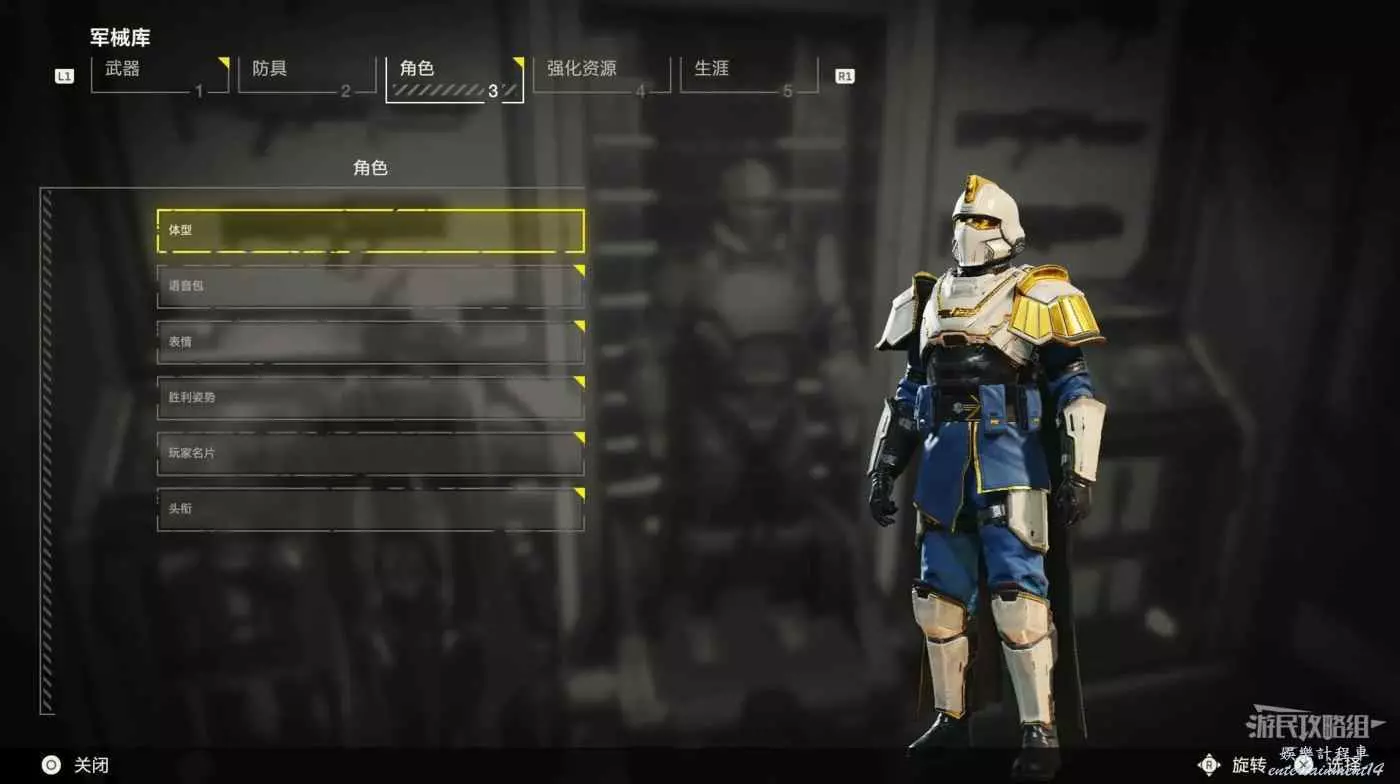Viewport: 1400px width, 784px height.
Task: Switch to the 武器 tab
Action: [159, 74]
